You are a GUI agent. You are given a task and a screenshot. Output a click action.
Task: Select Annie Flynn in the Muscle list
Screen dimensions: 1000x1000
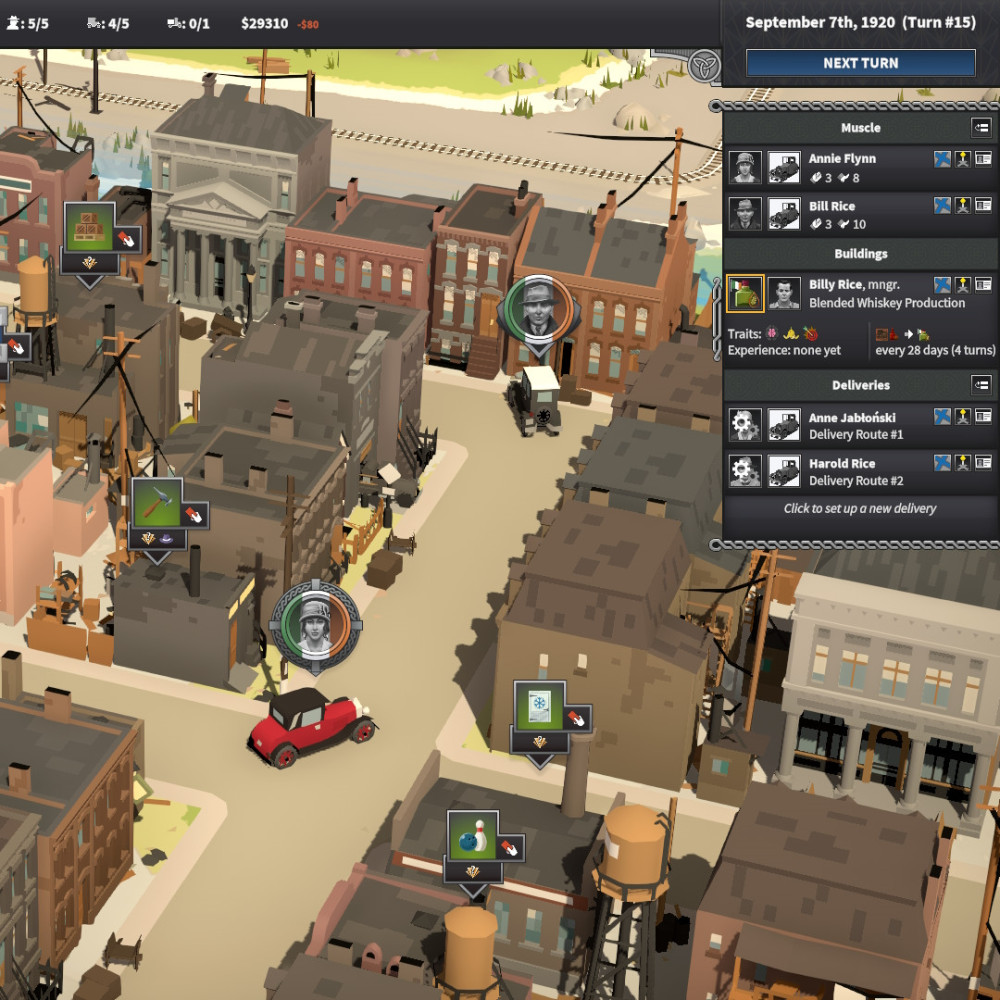point(842,159)
